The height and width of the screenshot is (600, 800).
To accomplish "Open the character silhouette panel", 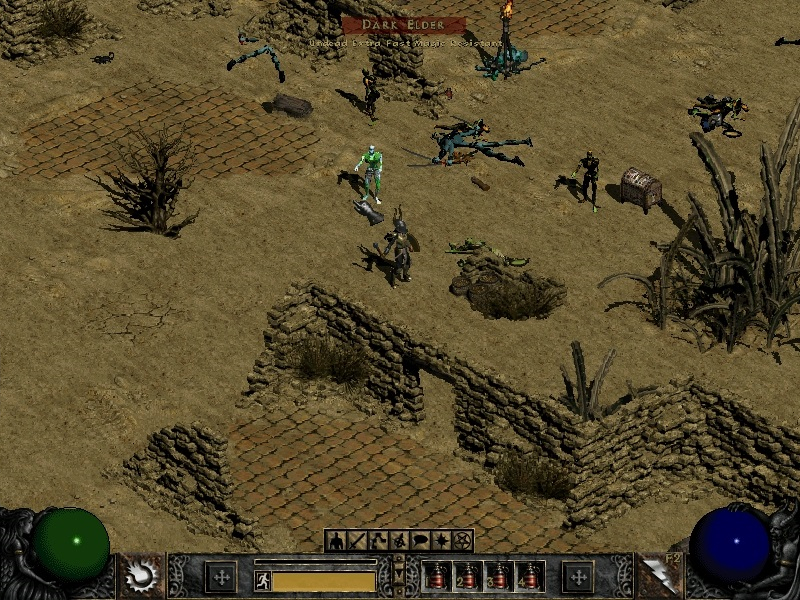I will [335, 541].
